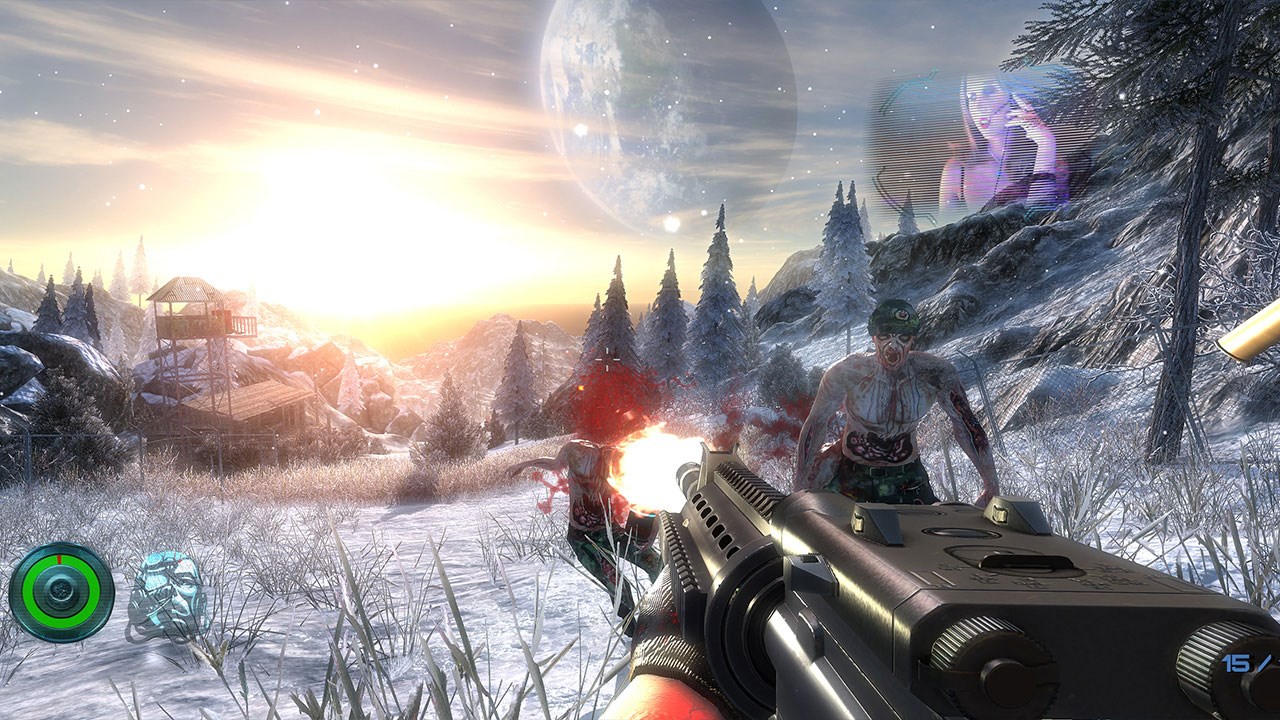
Task: Select the icy blue skull icon
Action: [167, 595]
